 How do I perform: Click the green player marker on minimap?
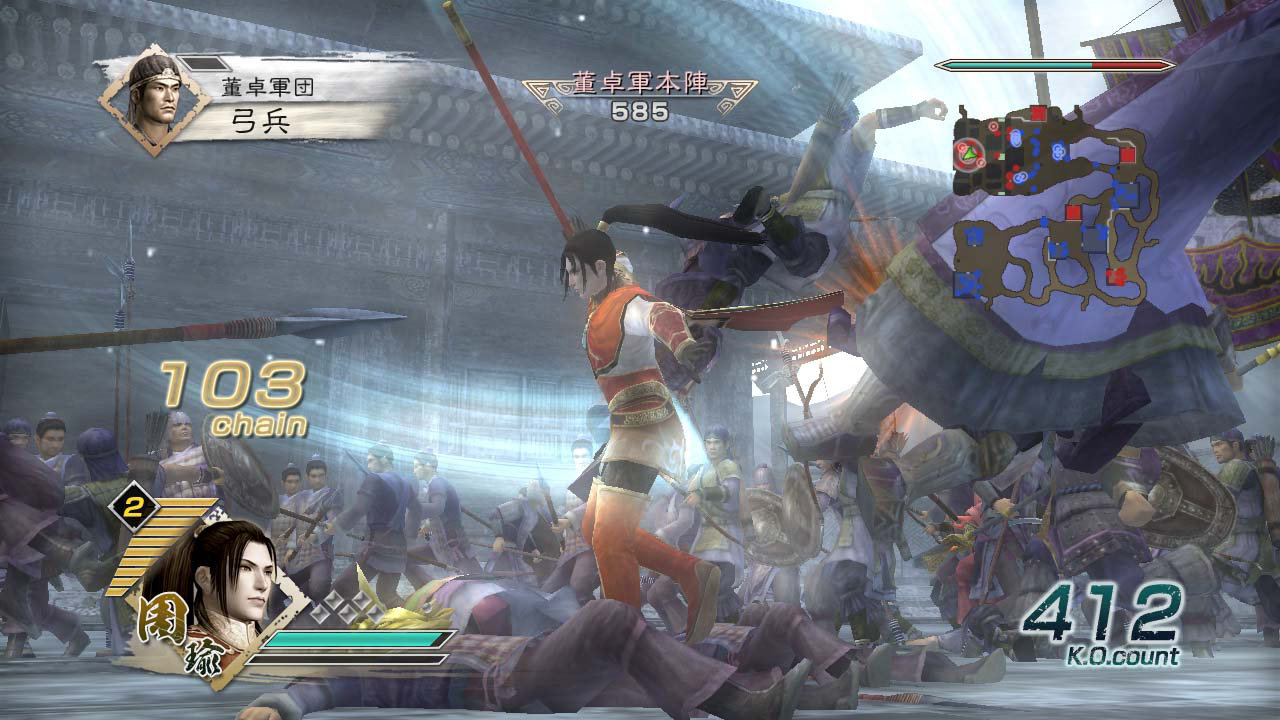coord(969,153)
